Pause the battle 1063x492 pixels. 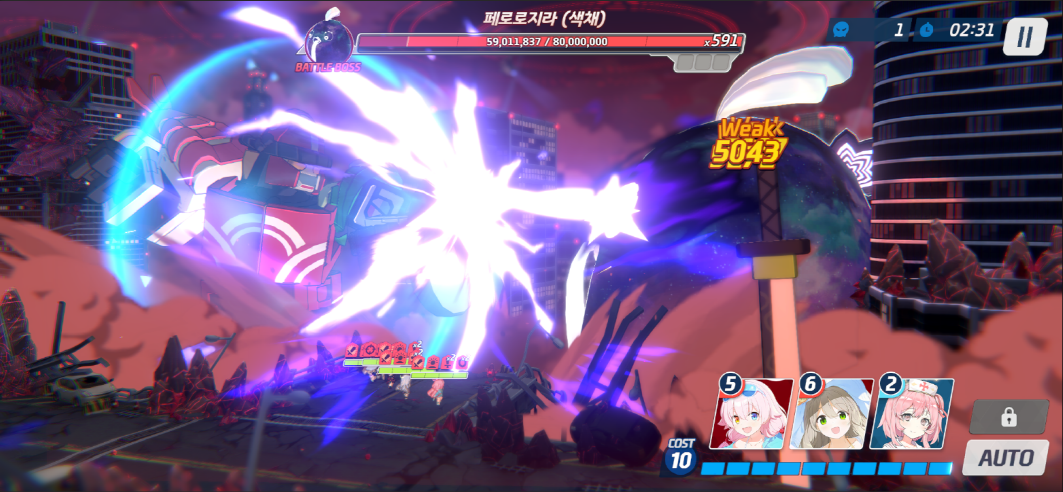(x=1023, y=37)
